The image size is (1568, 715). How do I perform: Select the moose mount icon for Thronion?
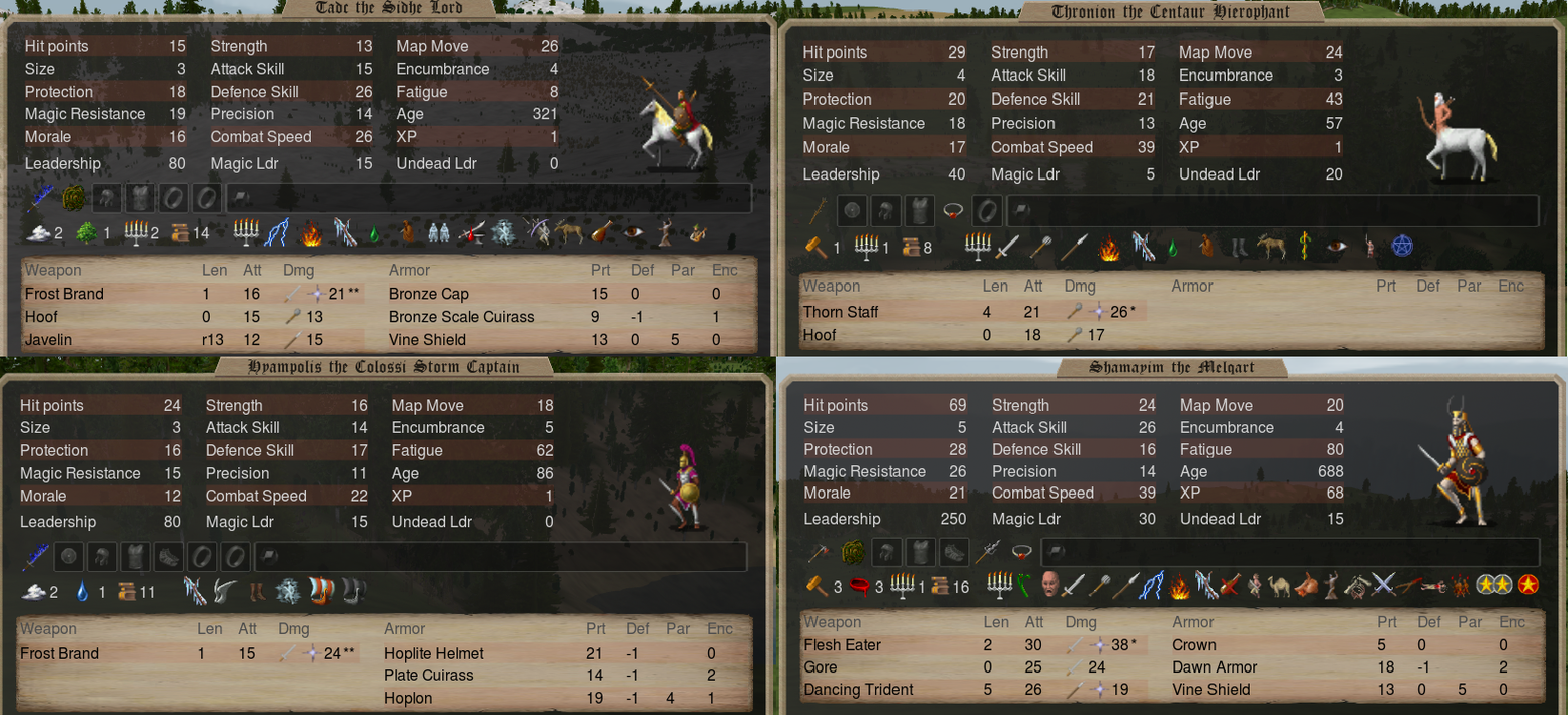pos(1271,247)
